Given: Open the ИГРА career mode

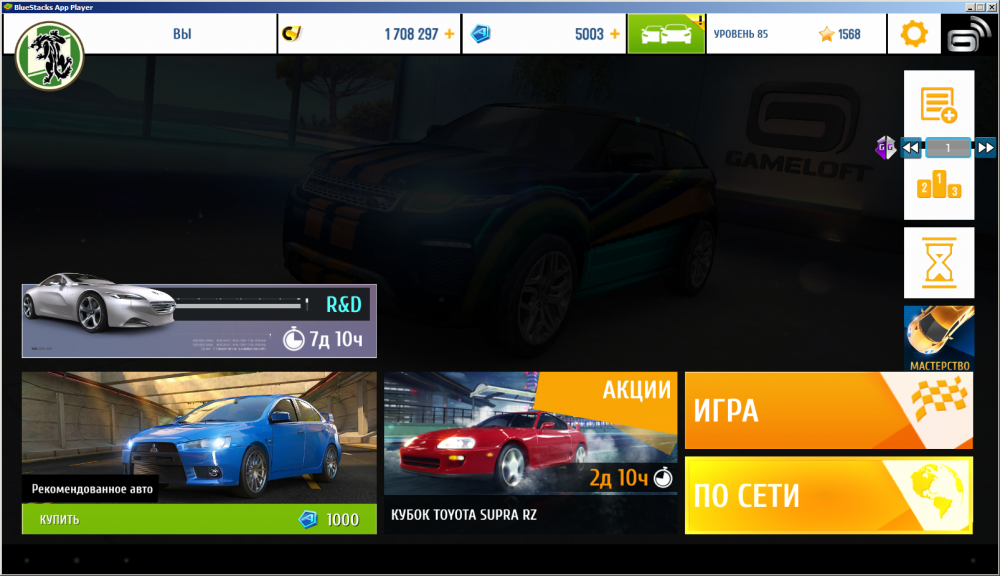Looking at the screenshot, I should coord(828,410).
